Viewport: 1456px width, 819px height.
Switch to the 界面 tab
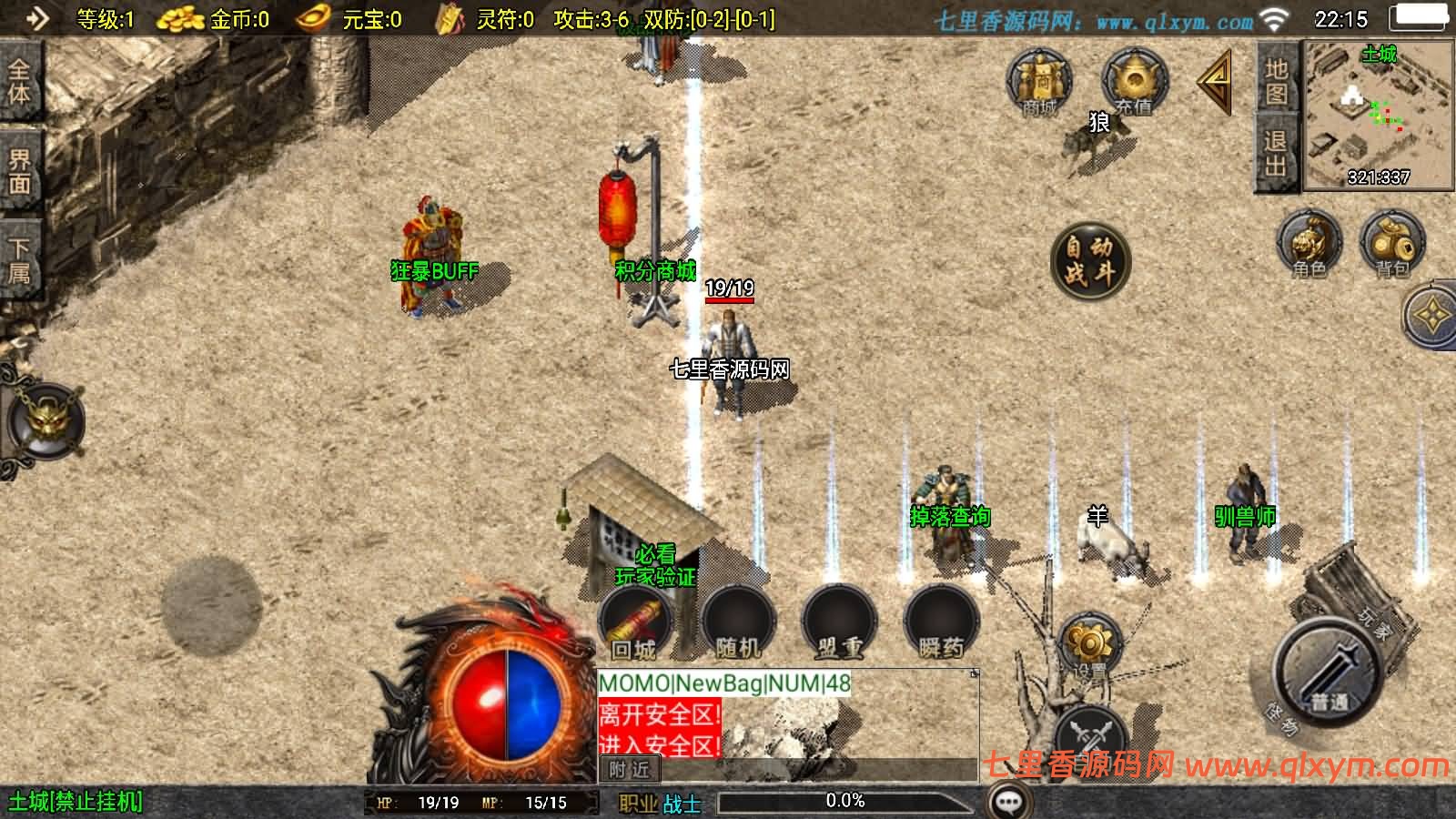19,171
